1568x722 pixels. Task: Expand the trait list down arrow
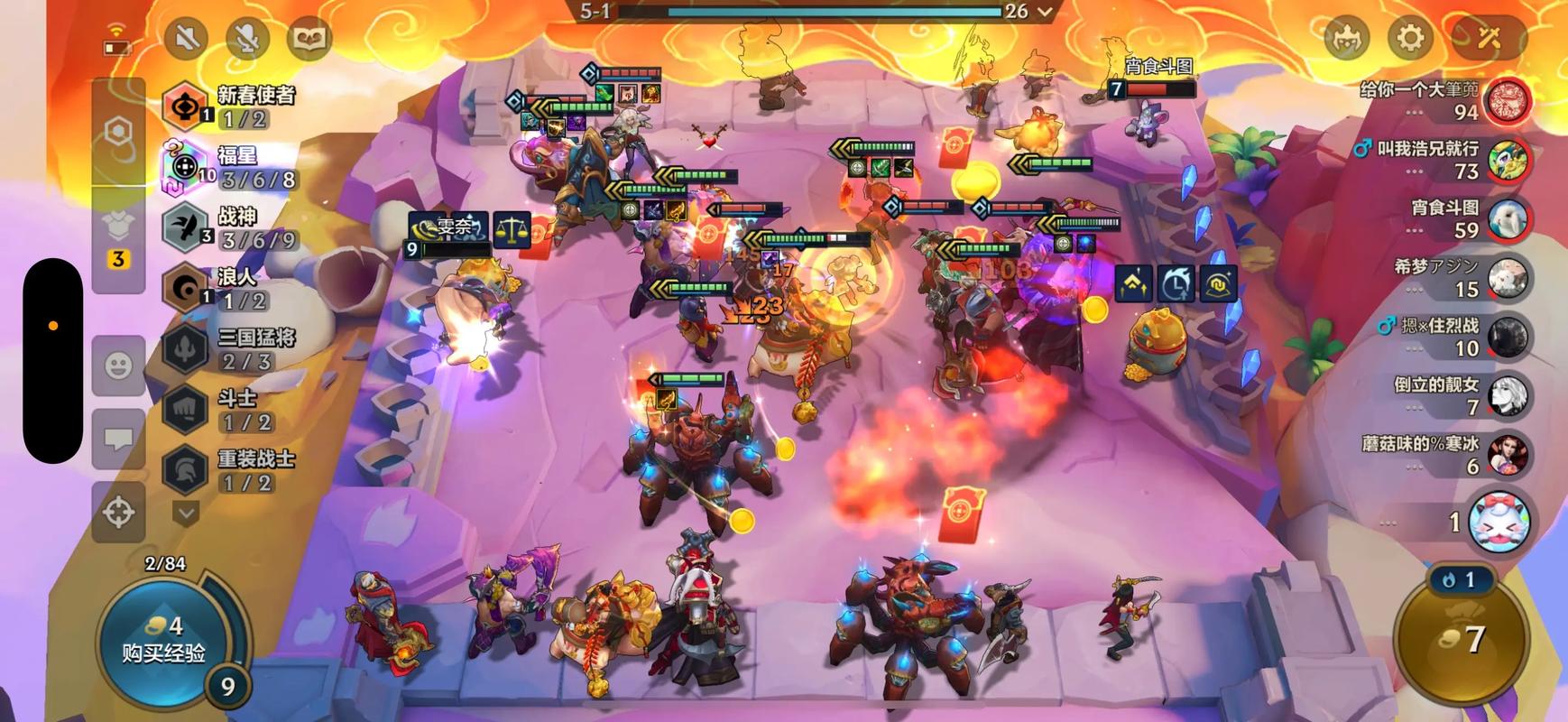(186, 514)
